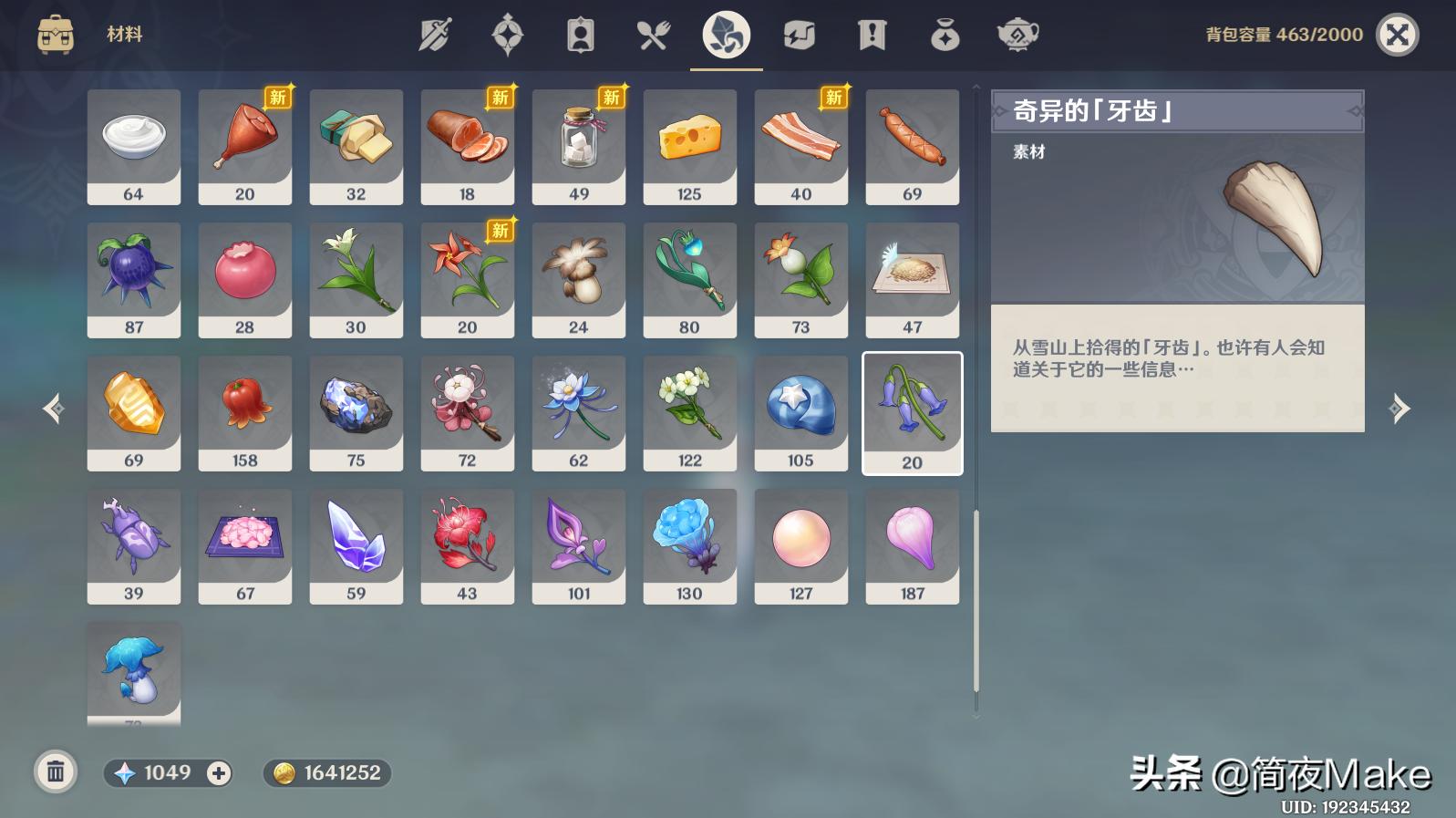This screenshot has height=818, width=1456.
Task: Click the backpack icon beside 材料
Action: [56, 34]
